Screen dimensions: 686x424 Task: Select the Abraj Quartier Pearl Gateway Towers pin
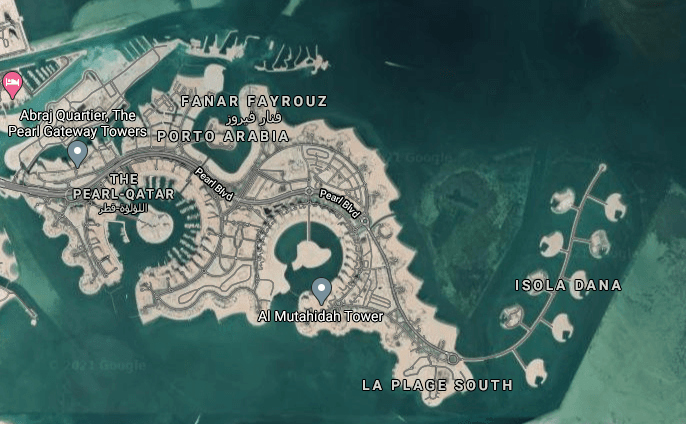pos(77,153)
